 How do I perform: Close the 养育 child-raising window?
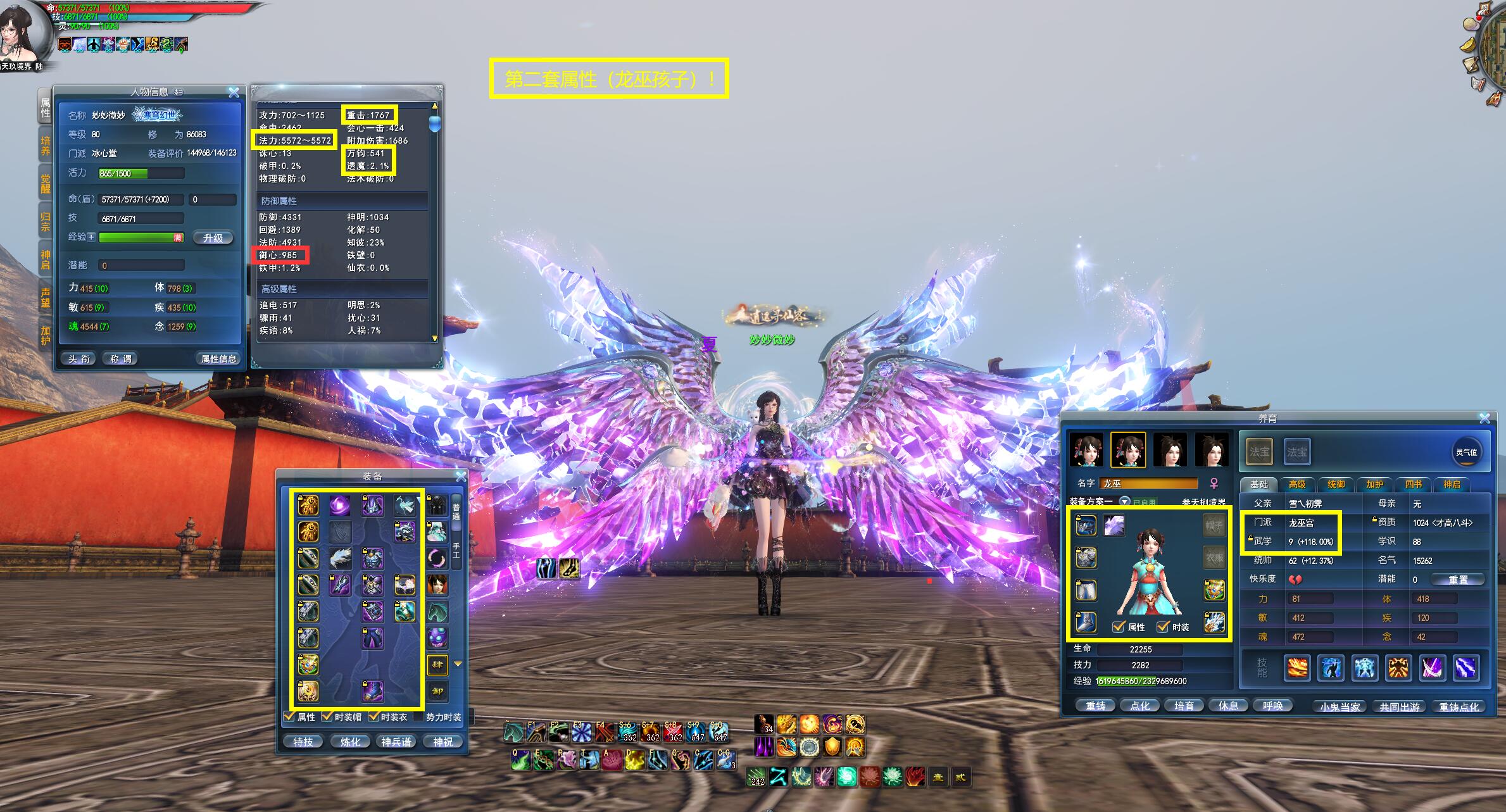(x=1484, y=418)
